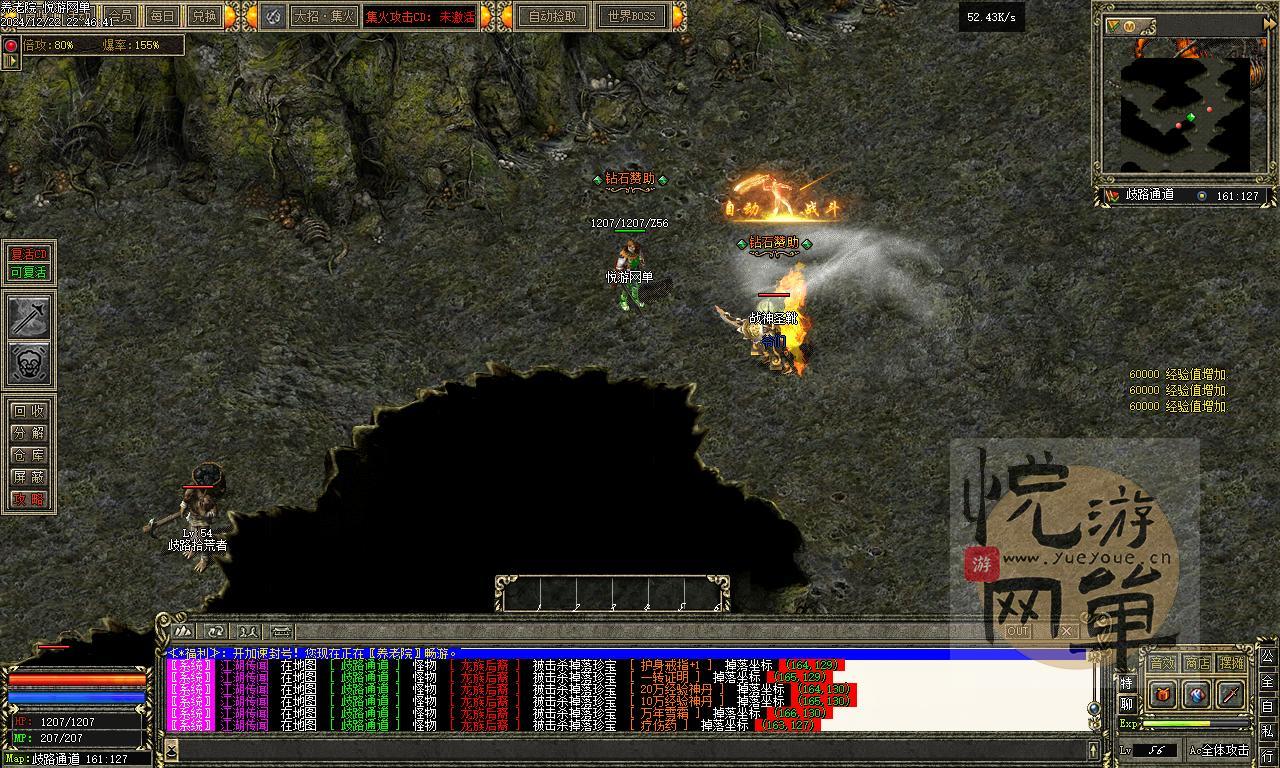Click the skull mask icon
Image resolution: width=1280 pixels, height=768 pixels.
[x=29, y=364]
